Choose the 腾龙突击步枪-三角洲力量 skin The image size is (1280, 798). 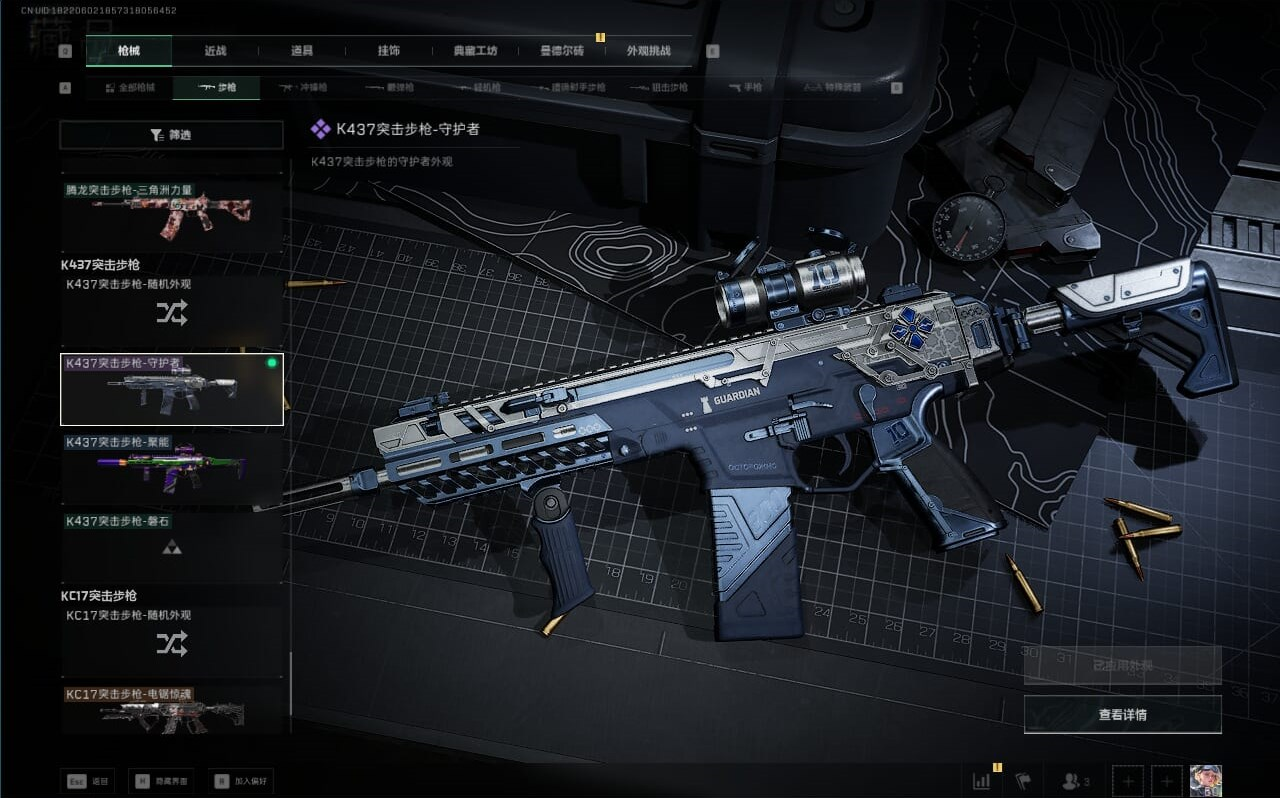(x=172, y=215)
